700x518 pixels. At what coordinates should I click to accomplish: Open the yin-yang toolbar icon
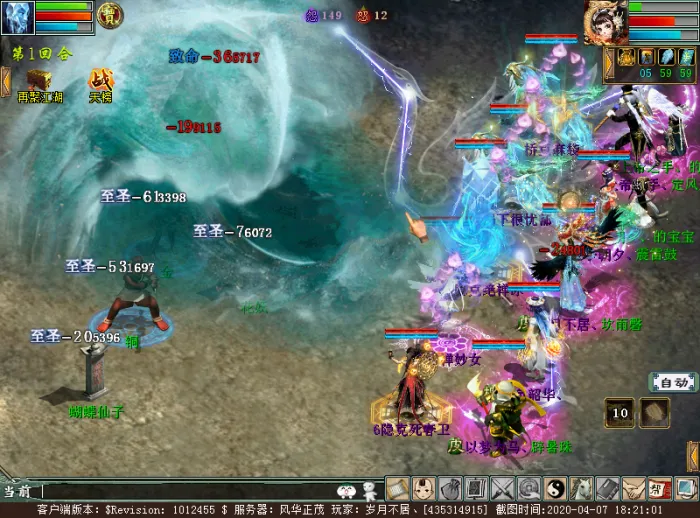pyautogui.click(x=554, y=489)
